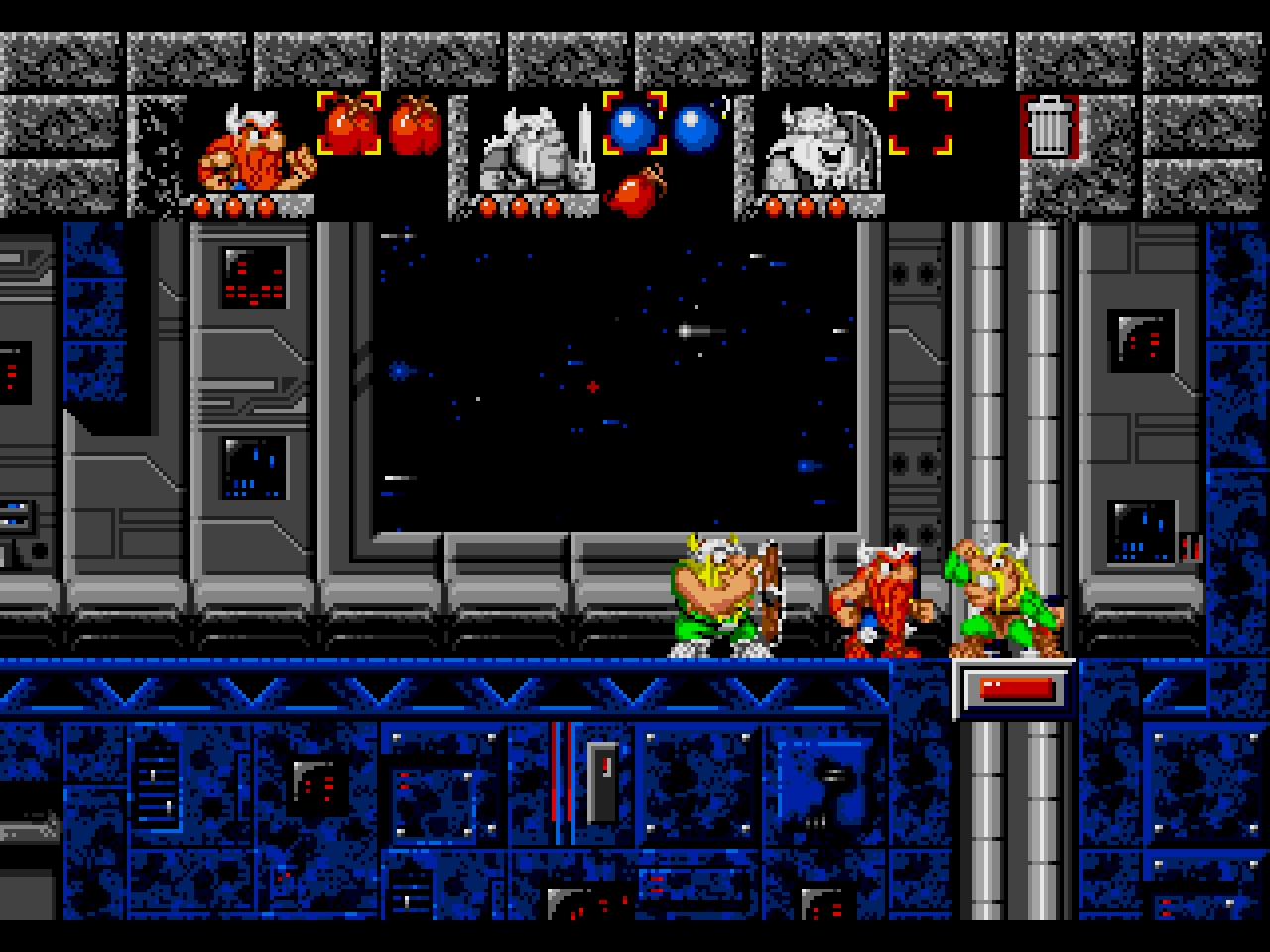Choose Baleog's blue bomb with the fuse
1270x952 pixels.
[698, 125]
